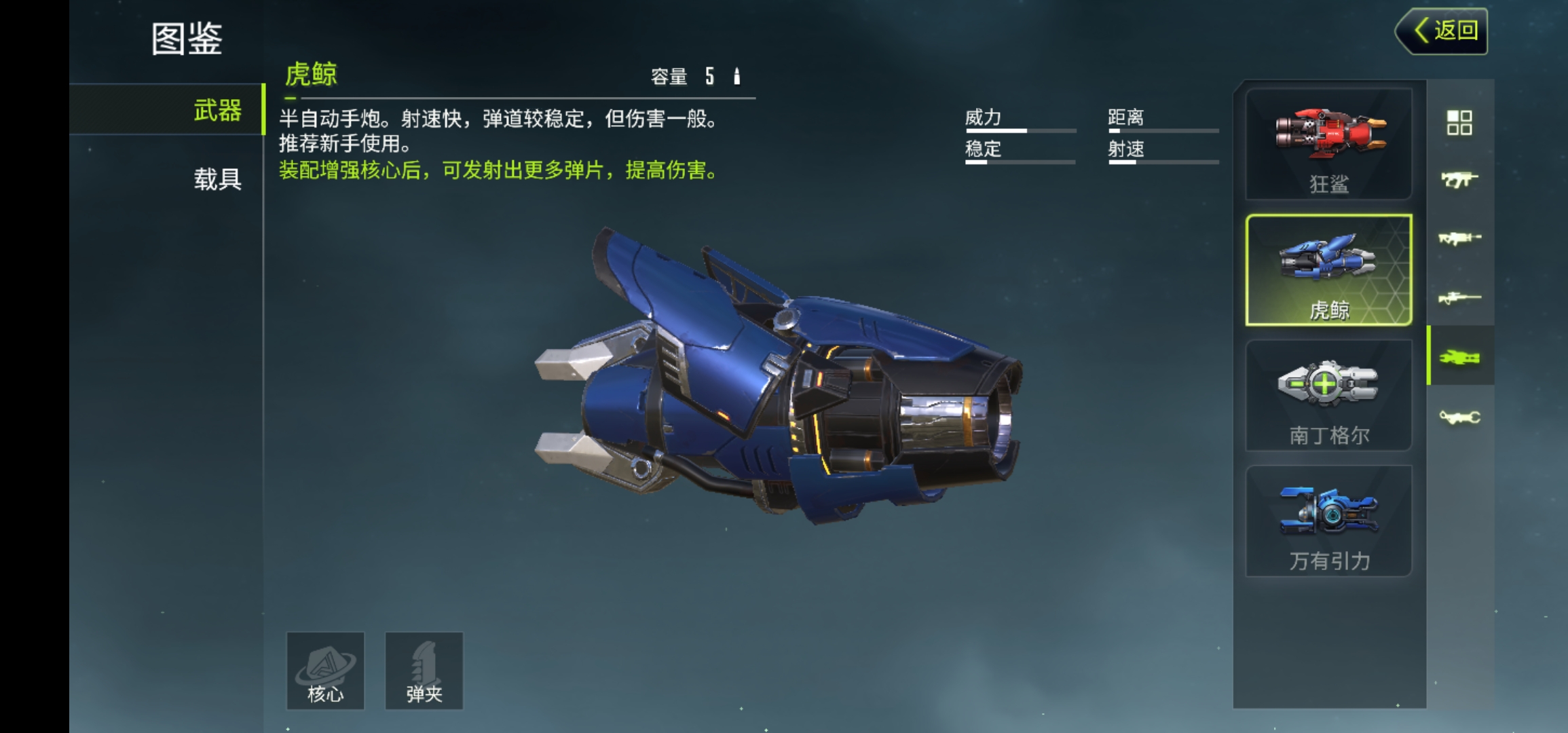
Task: Select the submachine gun category icon
Action: [x=1461, y=178]
